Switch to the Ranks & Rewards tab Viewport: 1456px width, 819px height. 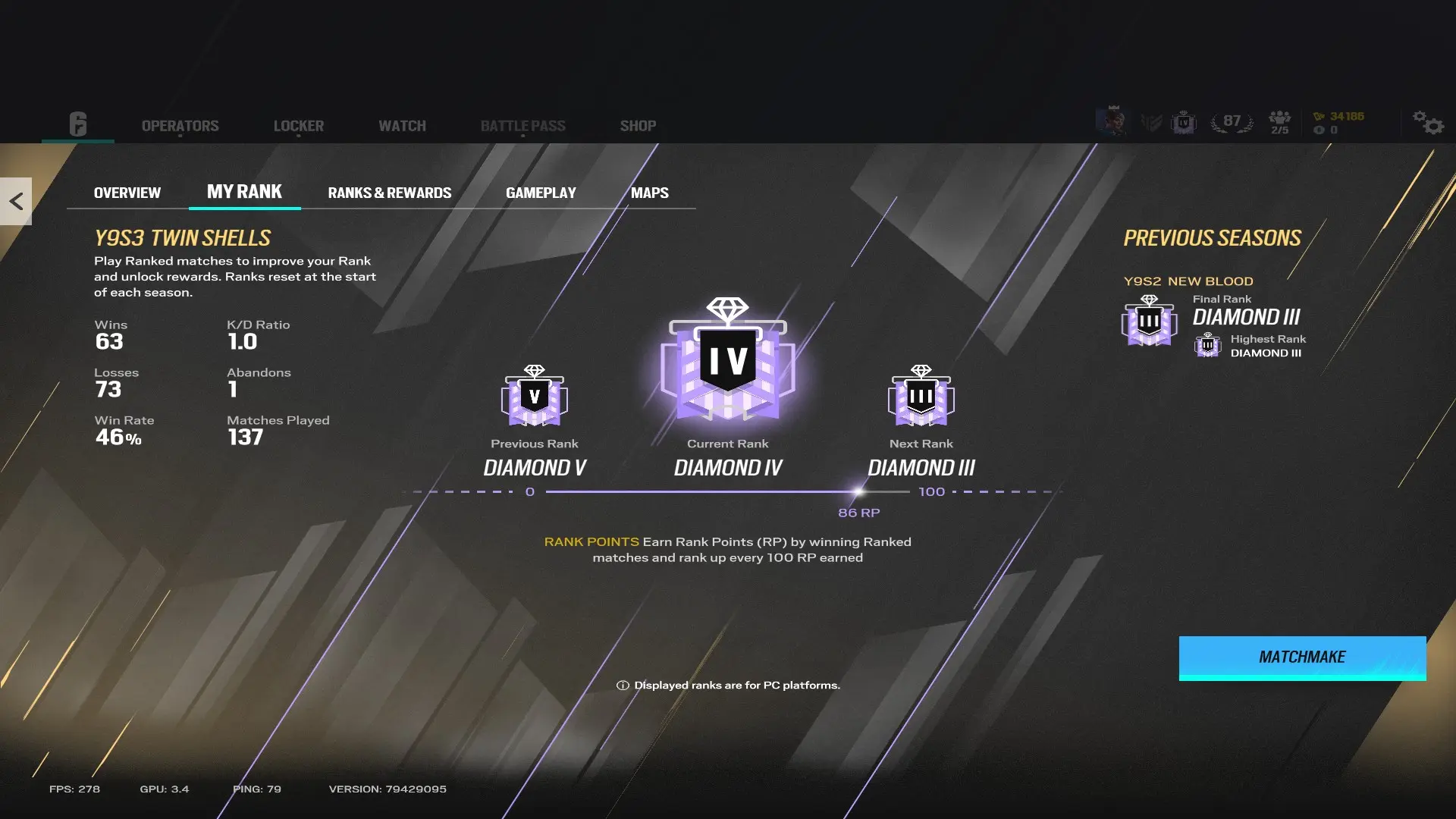[x=389, y=193]
